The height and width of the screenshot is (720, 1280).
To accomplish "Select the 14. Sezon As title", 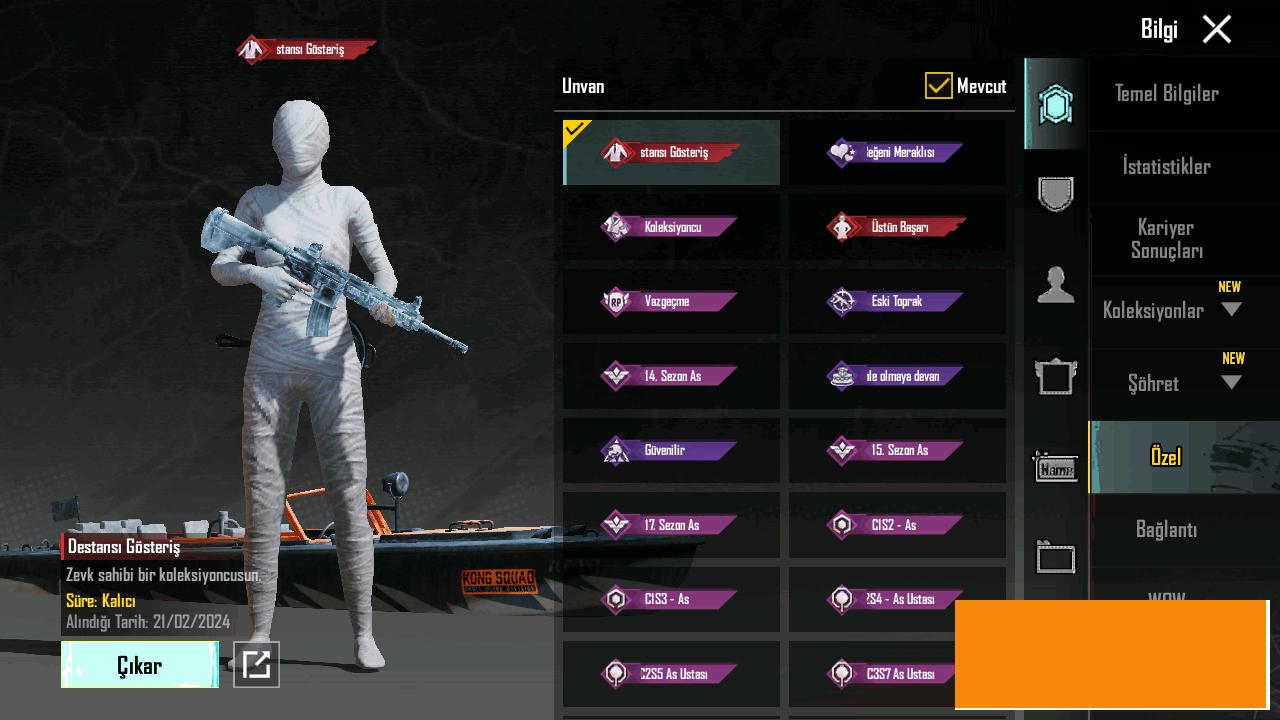I will 671,376.
